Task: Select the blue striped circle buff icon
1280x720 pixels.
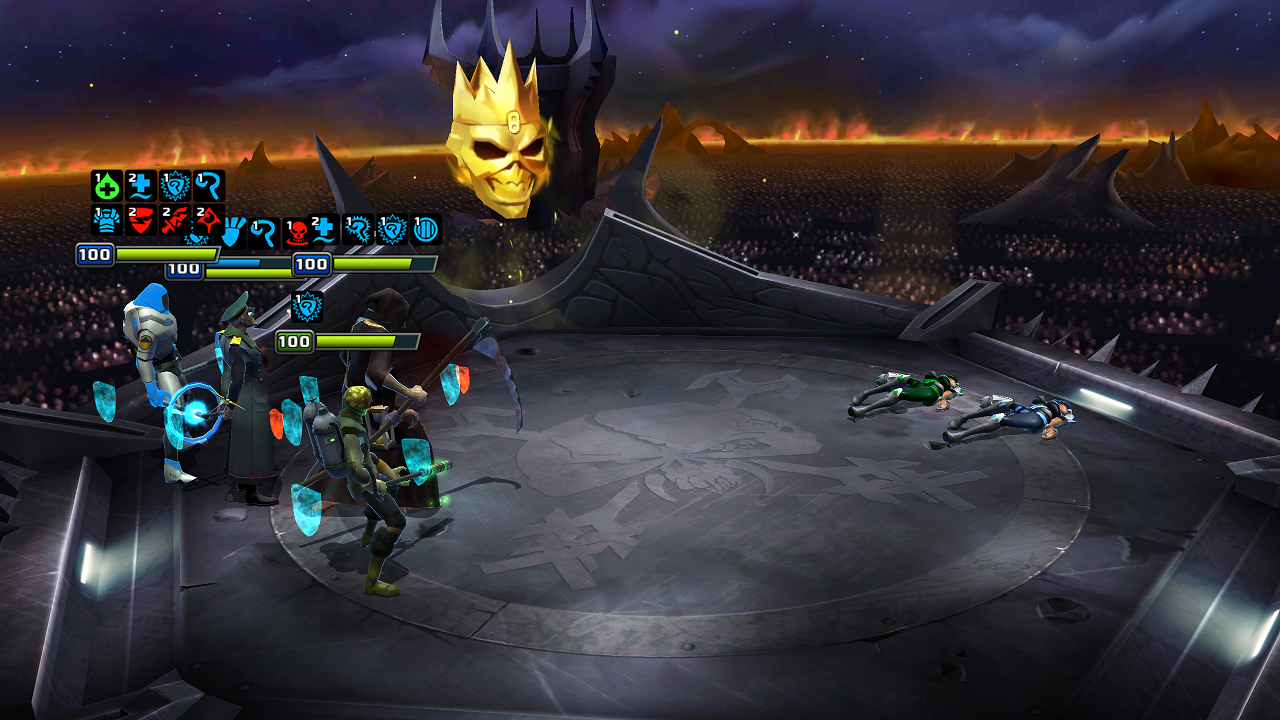Action: (x=426, y=229)
